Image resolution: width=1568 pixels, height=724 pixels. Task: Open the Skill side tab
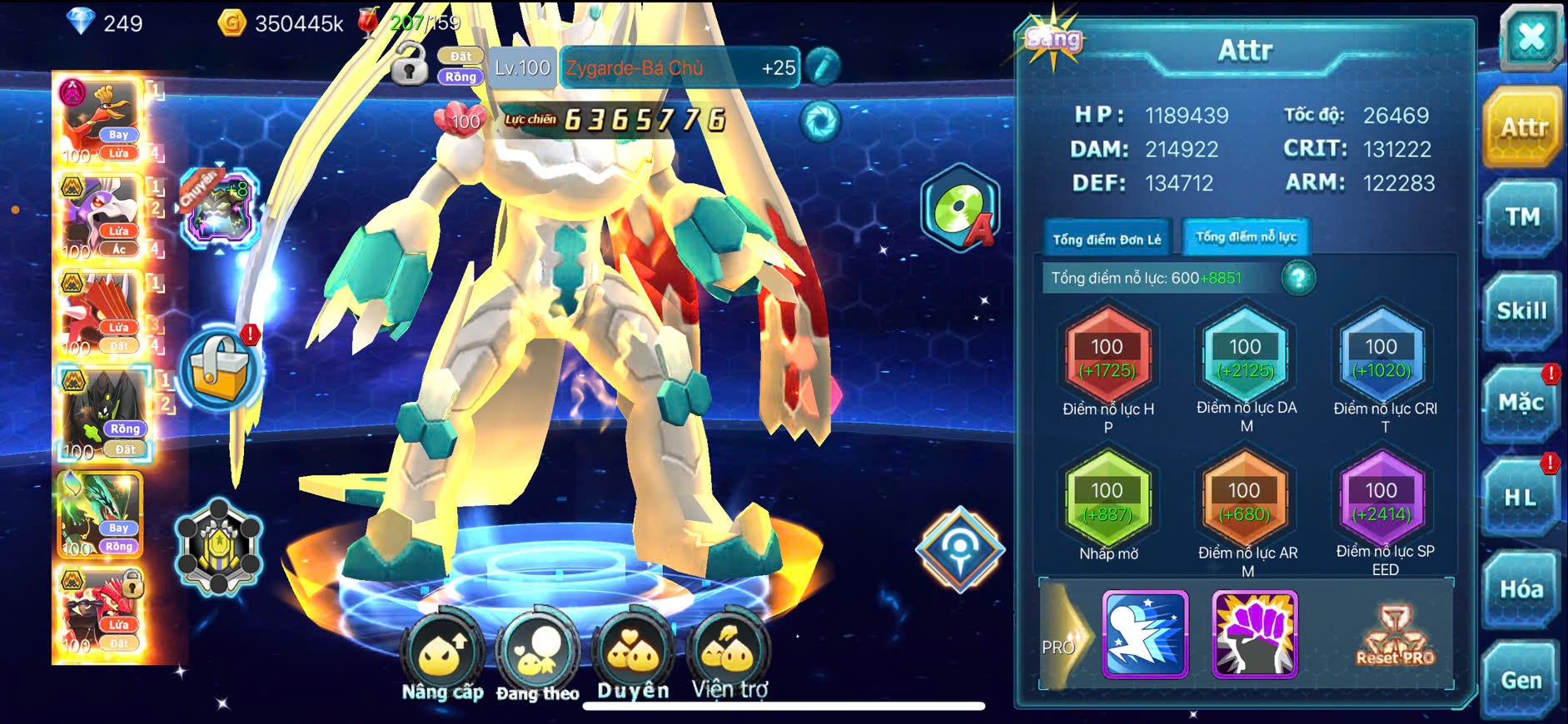point(1521,311)
